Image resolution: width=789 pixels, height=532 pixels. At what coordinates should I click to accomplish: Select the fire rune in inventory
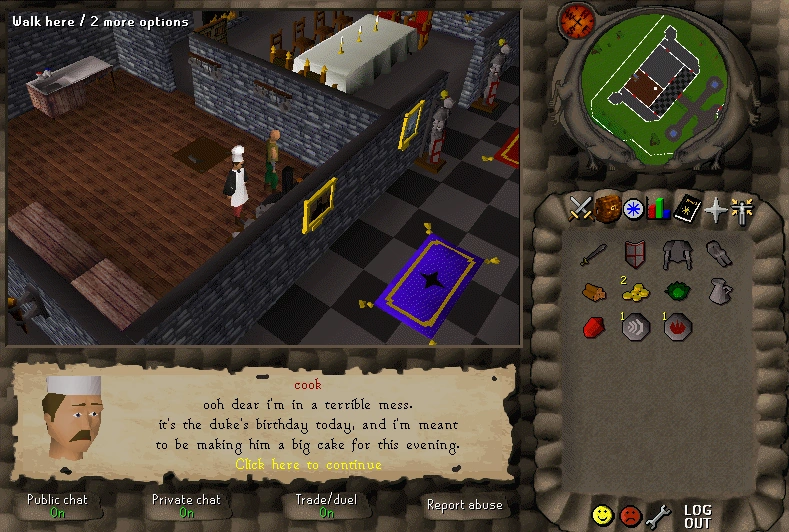(674, 327)
